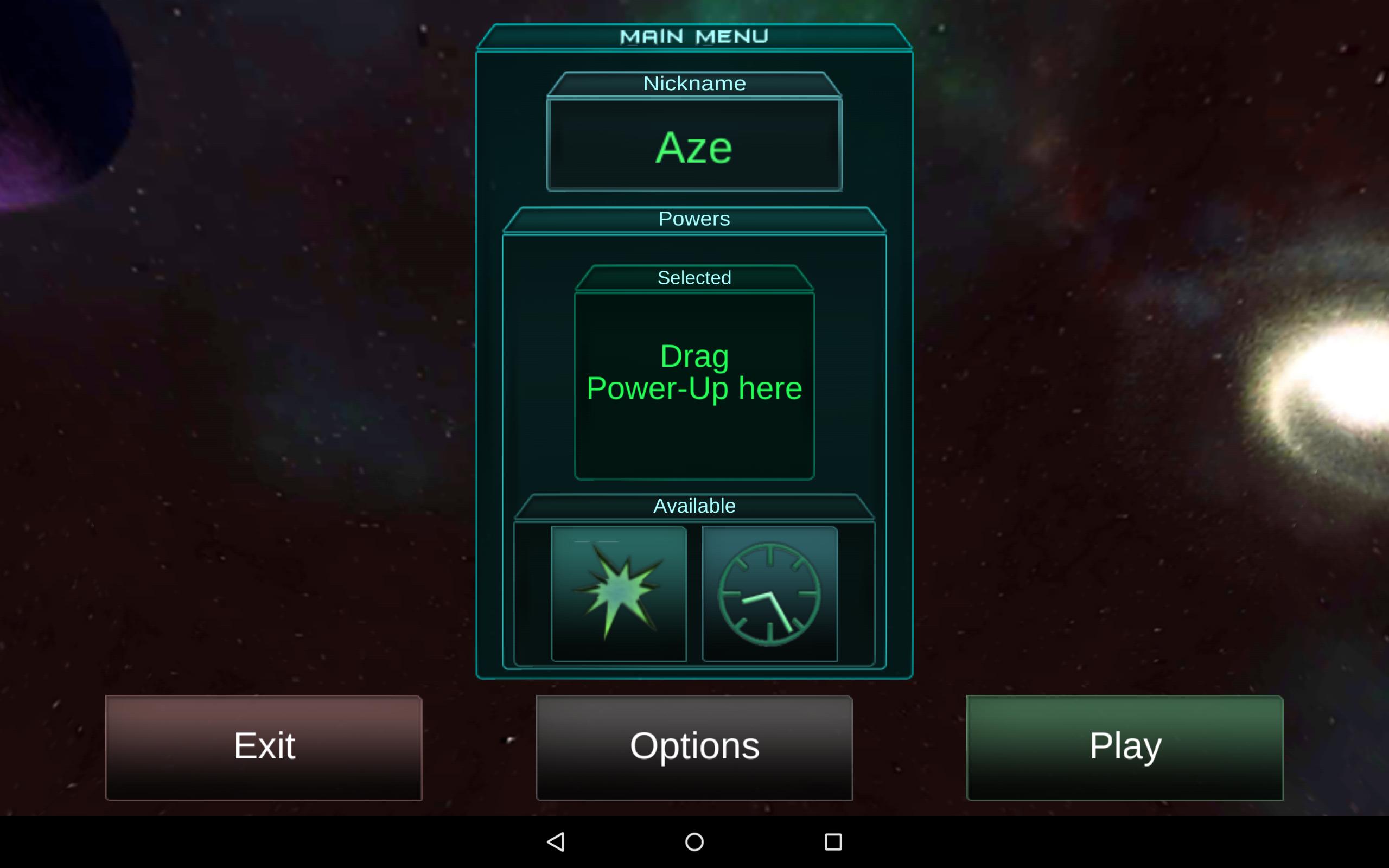1389x868 pixels.
Task: Tap the Powers section header
Action: click(694, 218)
